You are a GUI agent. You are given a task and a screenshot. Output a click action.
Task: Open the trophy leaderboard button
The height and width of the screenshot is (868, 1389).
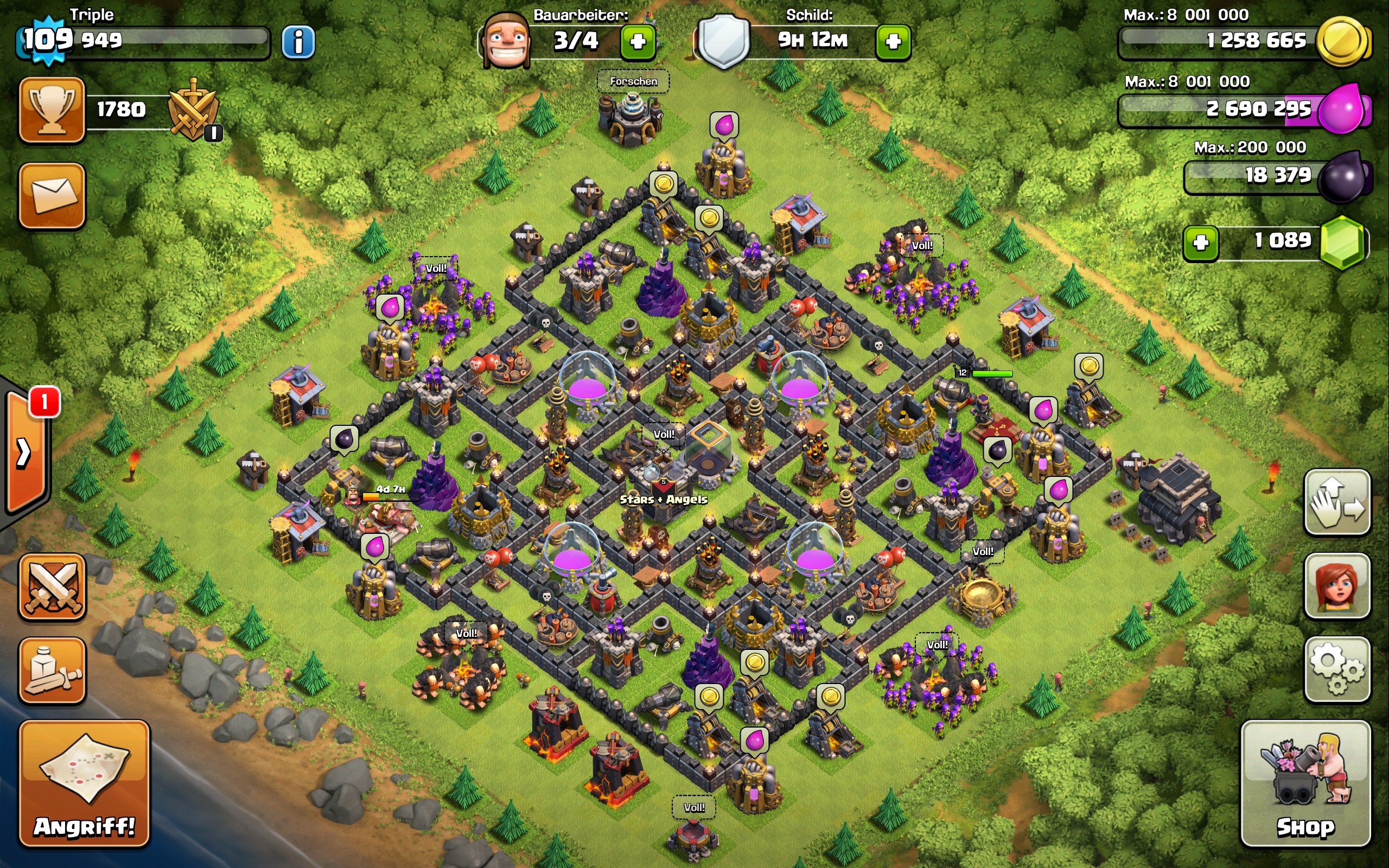click(52, 109)
